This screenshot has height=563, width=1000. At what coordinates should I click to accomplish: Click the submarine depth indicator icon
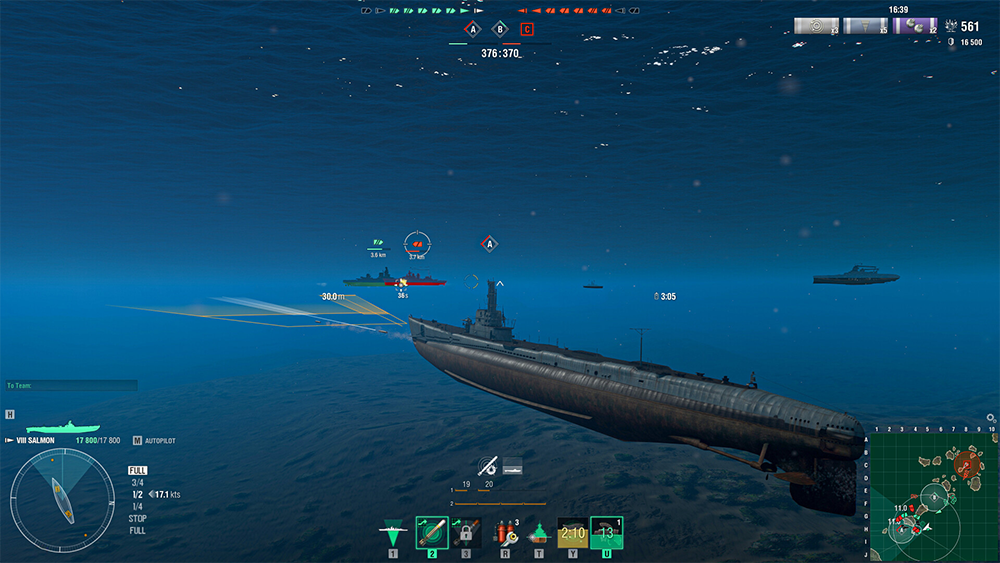(x=512, y=465)
